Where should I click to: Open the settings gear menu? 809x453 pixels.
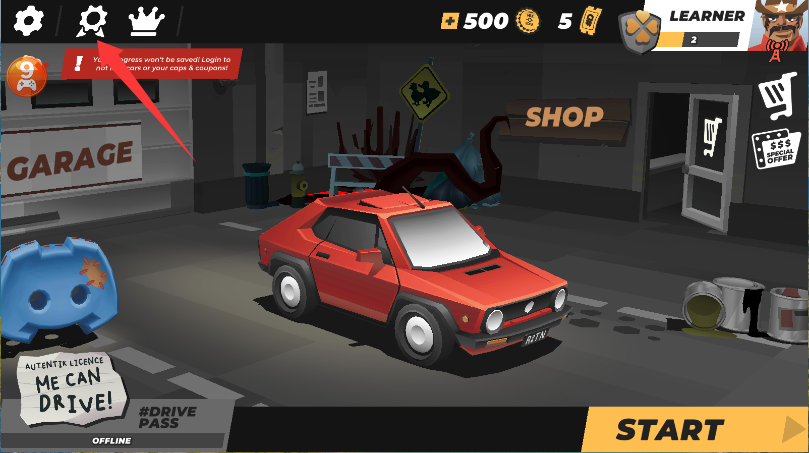pyautogui.click(x=29, y=19)
